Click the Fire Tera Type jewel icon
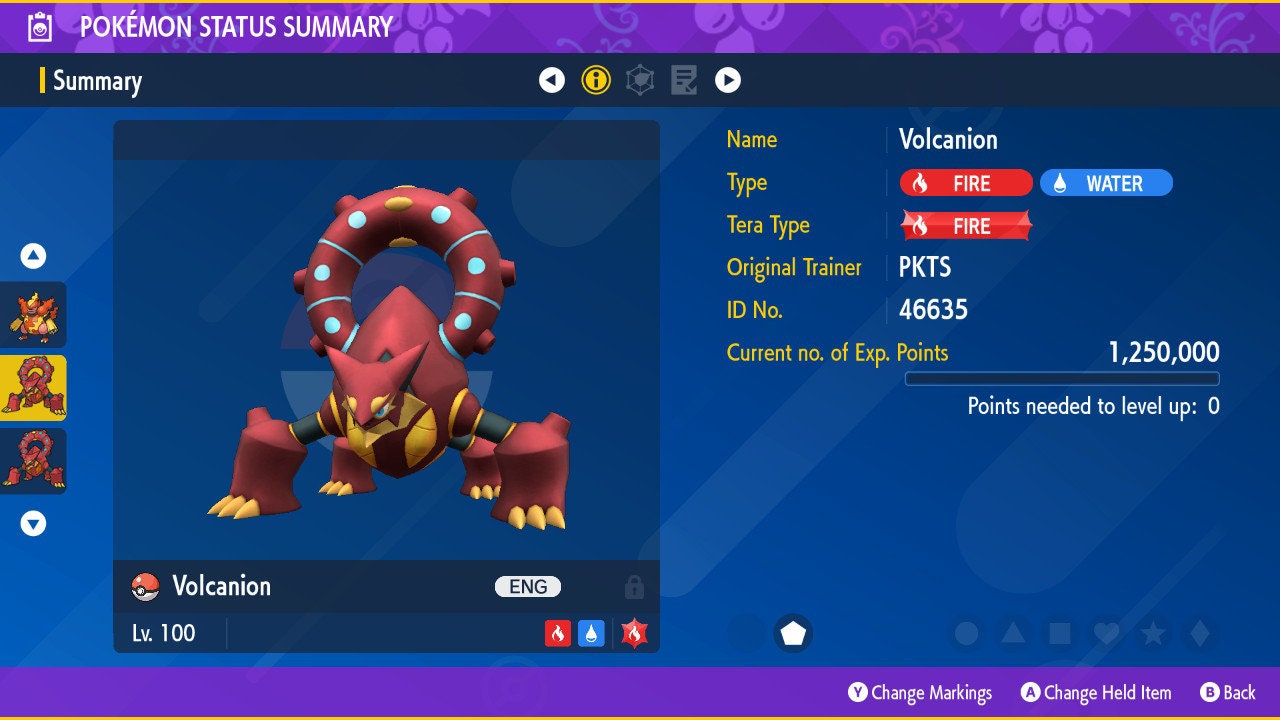The width and height of the screenshot is (1280, 720). pyautogui.click(x=634, y=633)
